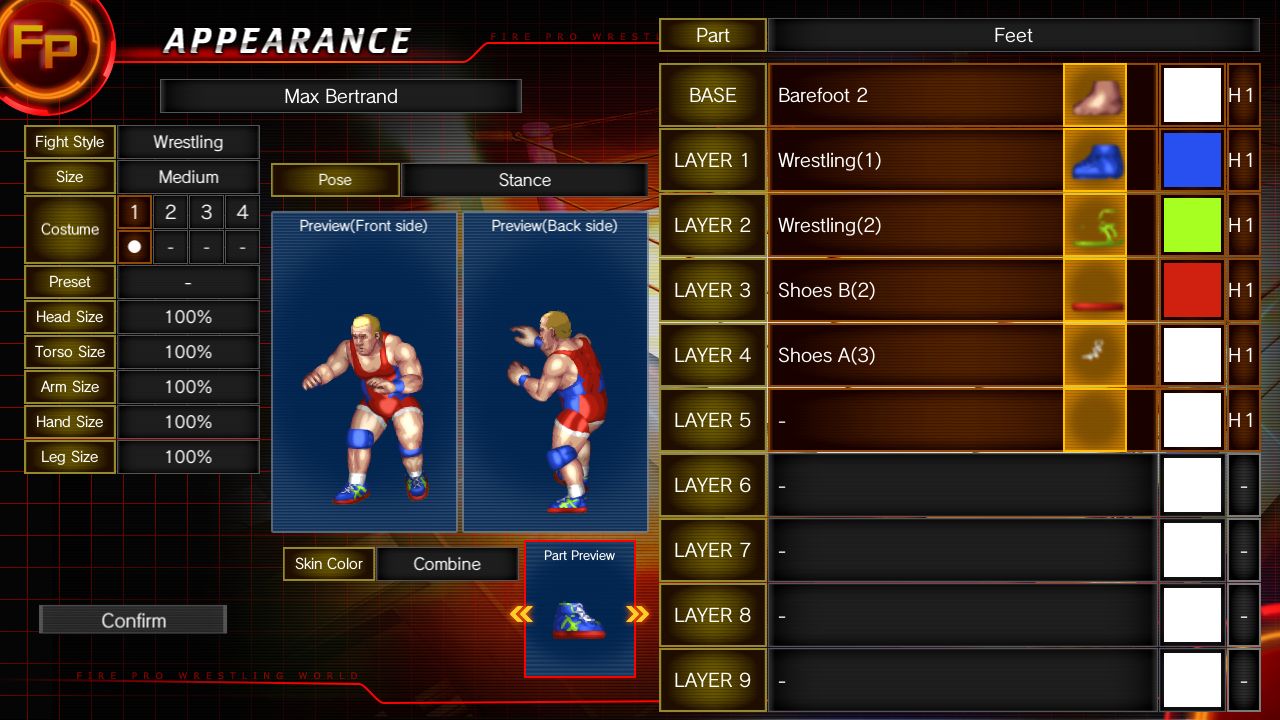Click the Shoes A(3) laces icon
This screenshot has height=720, width=1280.
[x=1094, y=355]
